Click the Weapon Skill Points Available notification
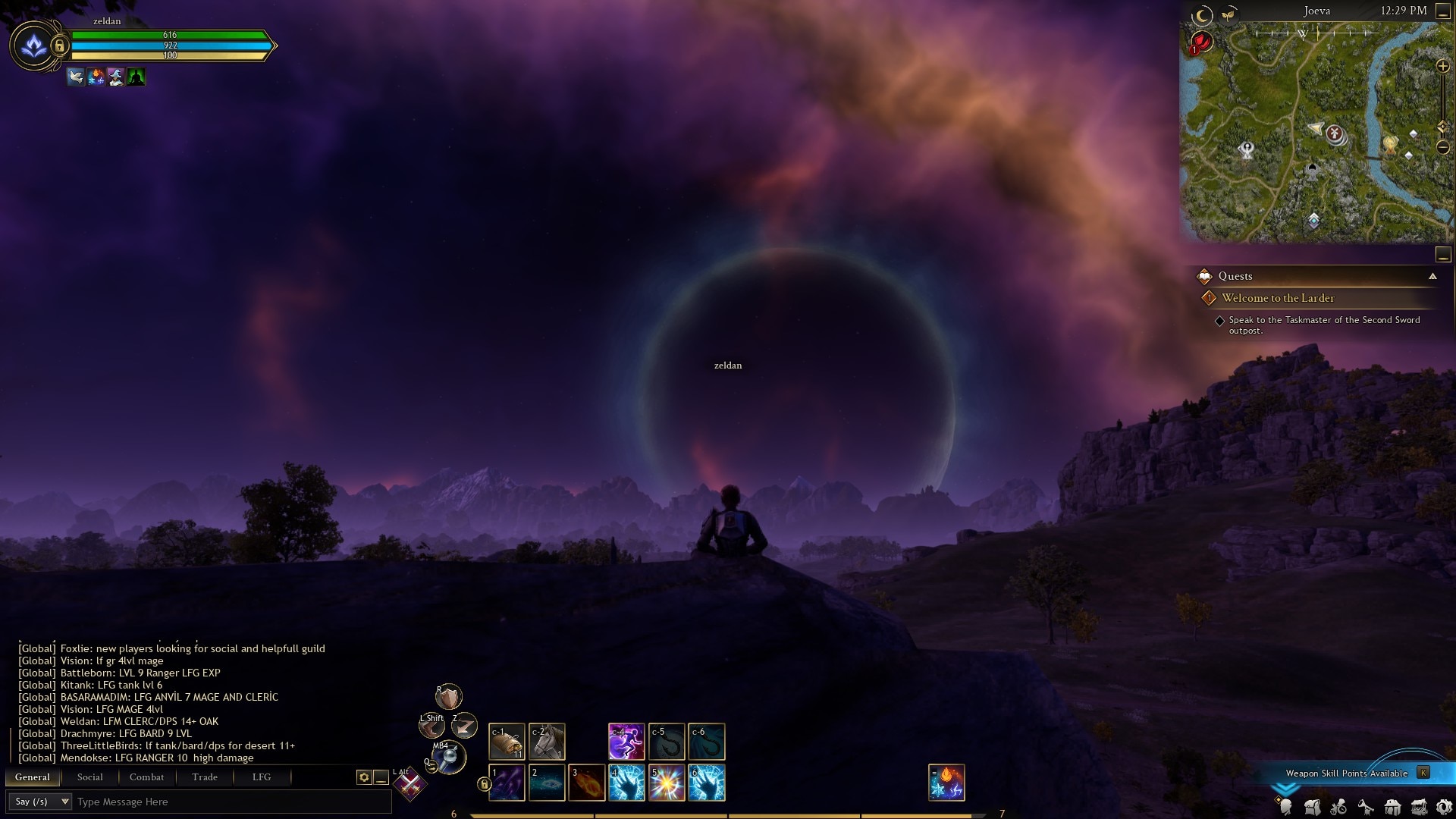The width and height of the screenshot is (1456, 819). coord(1347,773)
